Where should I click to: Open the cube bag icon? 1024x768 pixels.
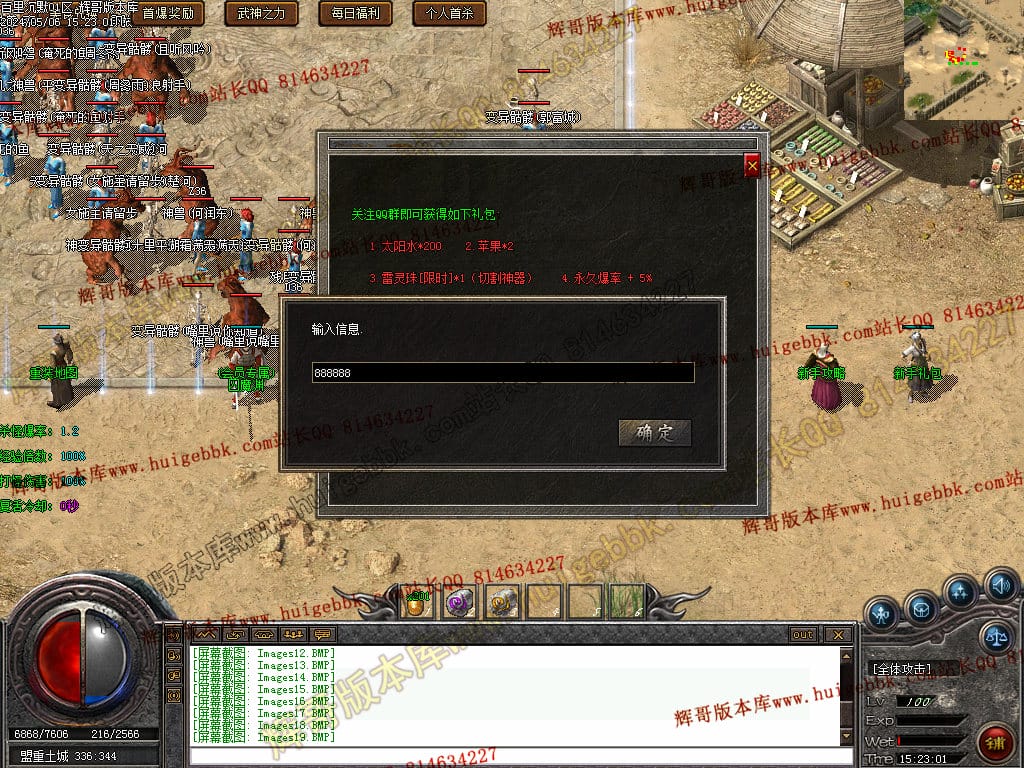(x=921, y=608)
